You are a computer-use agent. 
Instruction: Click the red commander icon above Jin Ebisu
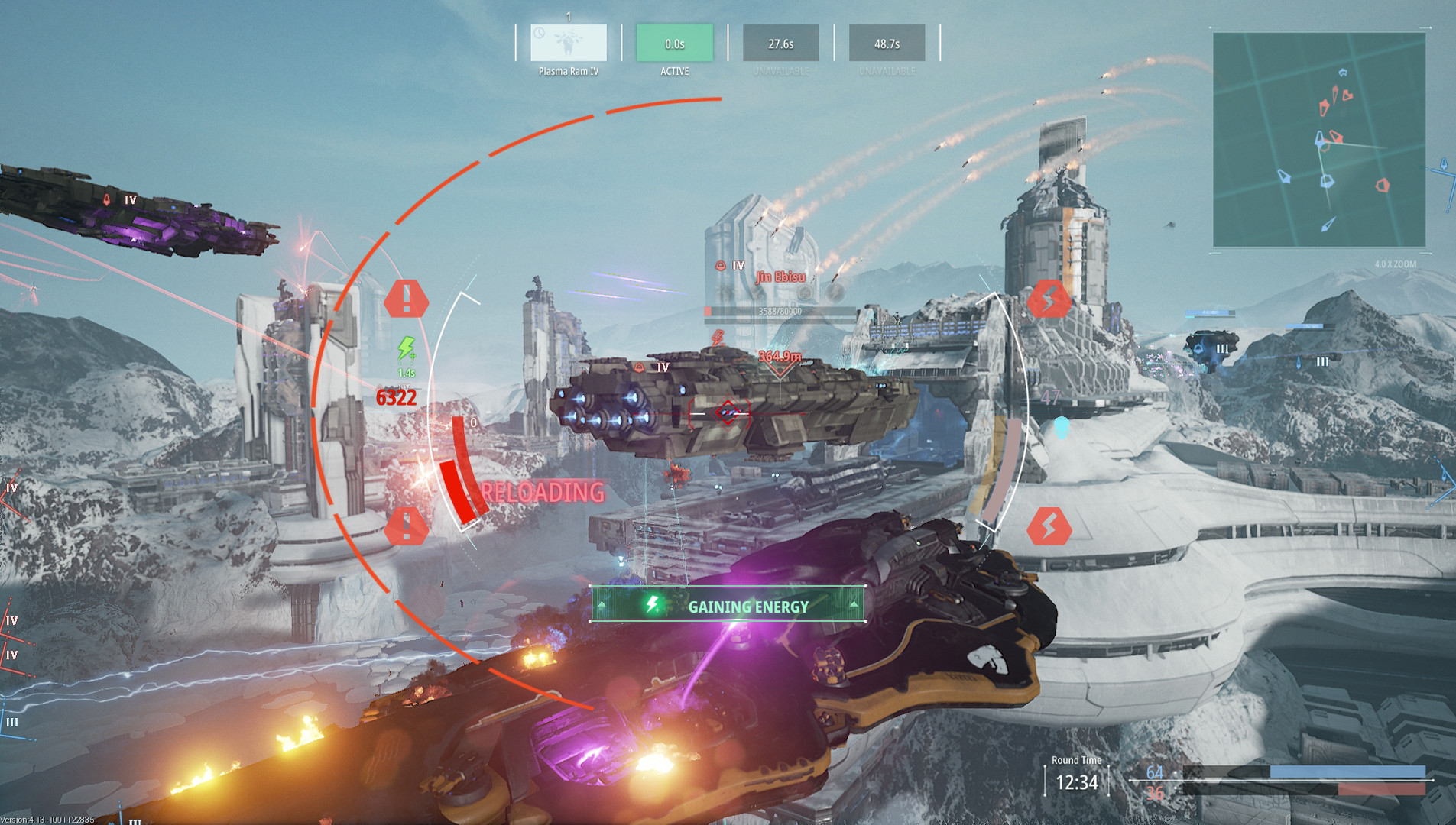pos(719,266)
